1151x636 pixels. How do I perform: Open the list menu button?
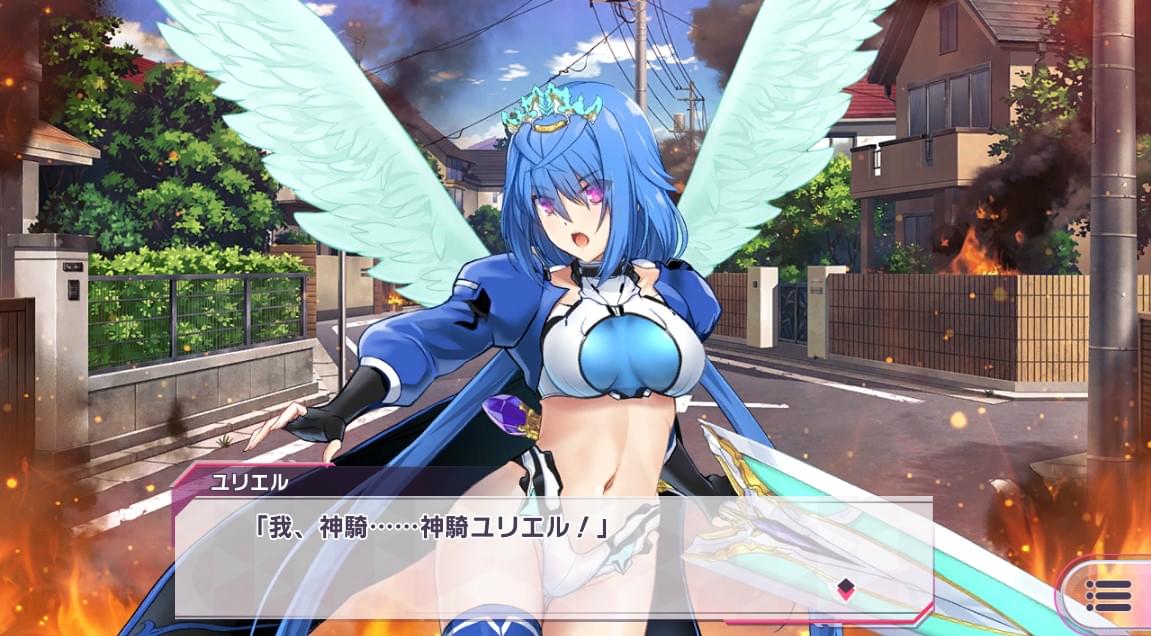1107,595
